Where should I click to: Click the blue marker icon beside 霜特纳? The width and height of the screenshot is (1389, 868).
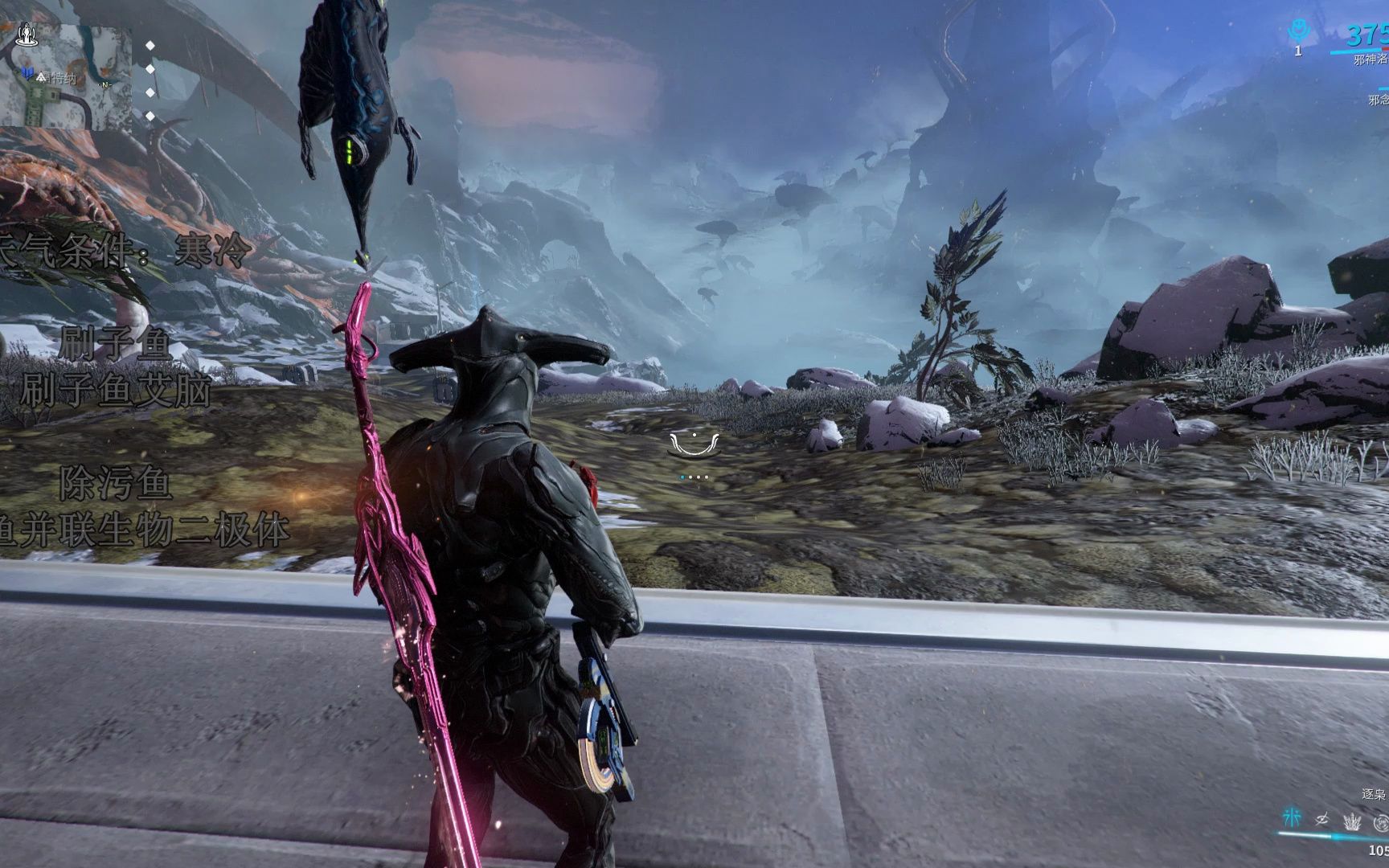tap(27, 73)
